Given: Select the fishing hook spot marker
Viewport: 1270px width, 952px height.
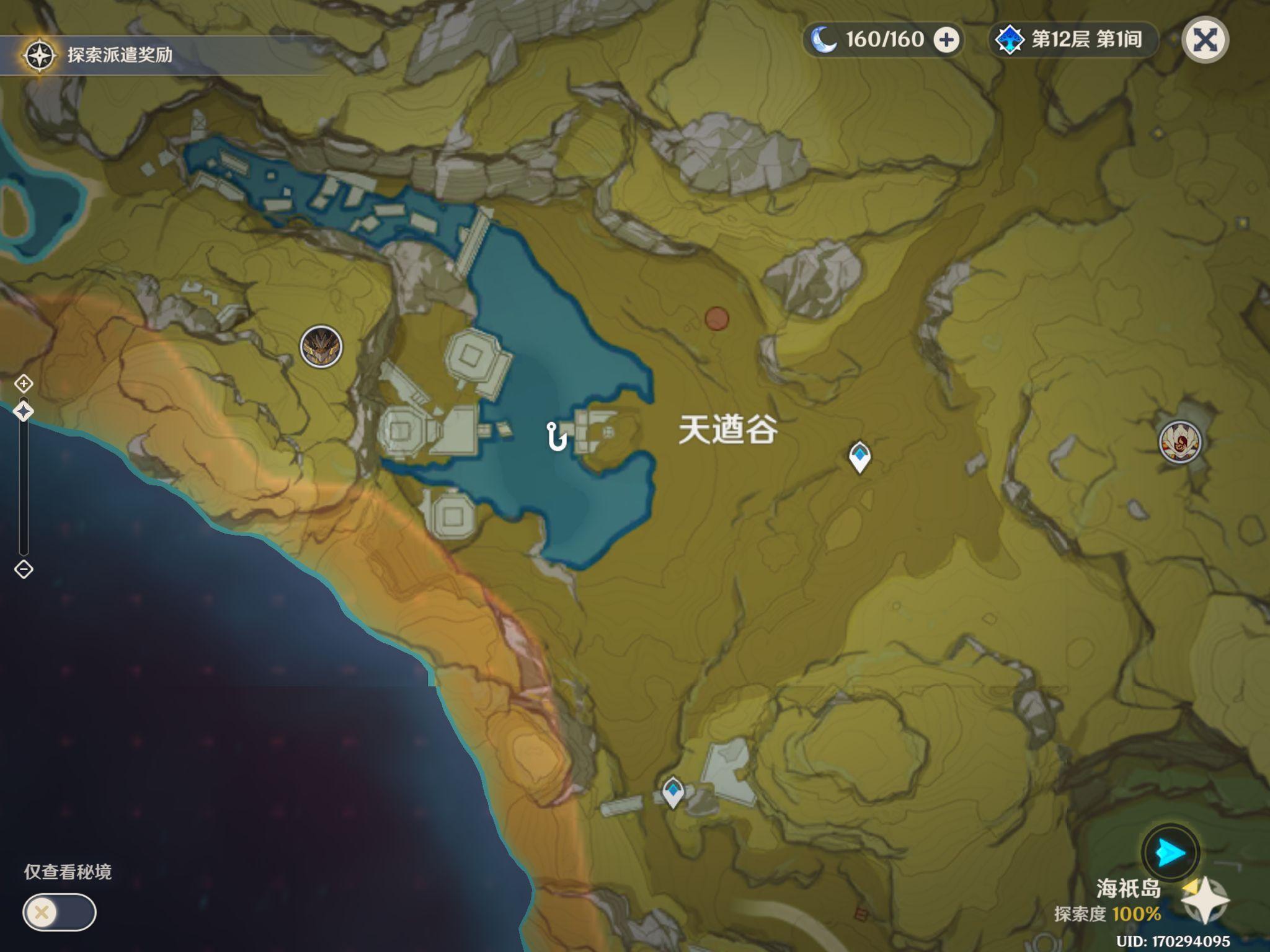Looking at the screenshot, I should coord(556,436).
